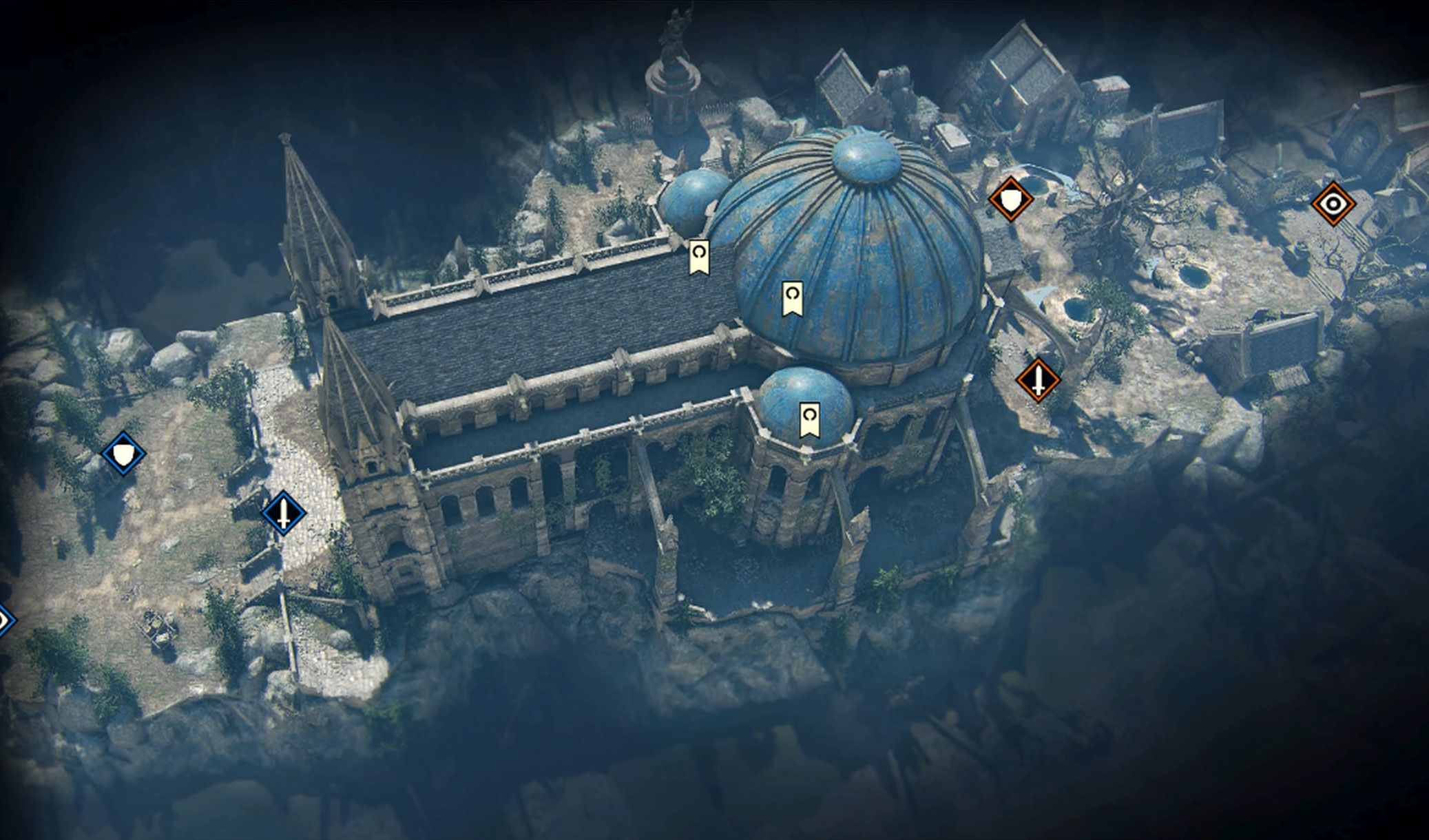Image resolution: width=1429 pixels, height=840 pixels.
Task: Choose the orange sword diamond marker
Action: click(x=1038, y=379)
